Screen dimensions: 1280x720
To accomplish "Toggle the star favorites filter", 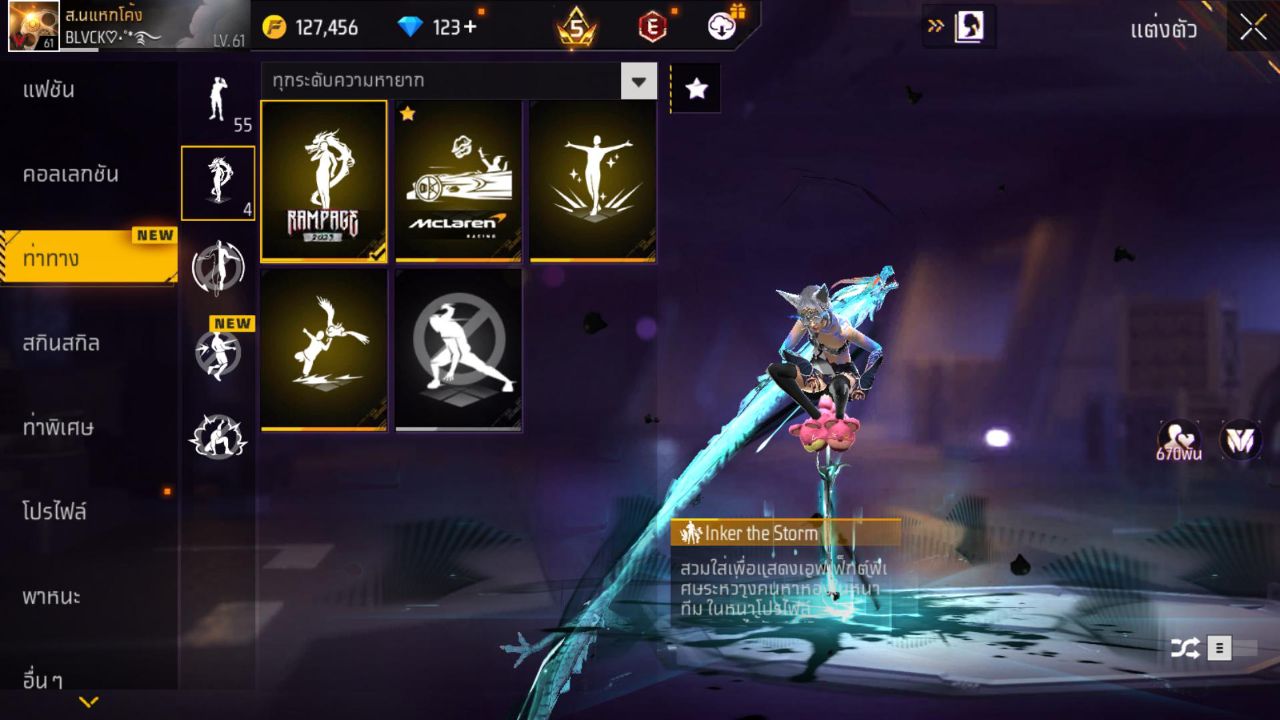I will tap(696, 89).
